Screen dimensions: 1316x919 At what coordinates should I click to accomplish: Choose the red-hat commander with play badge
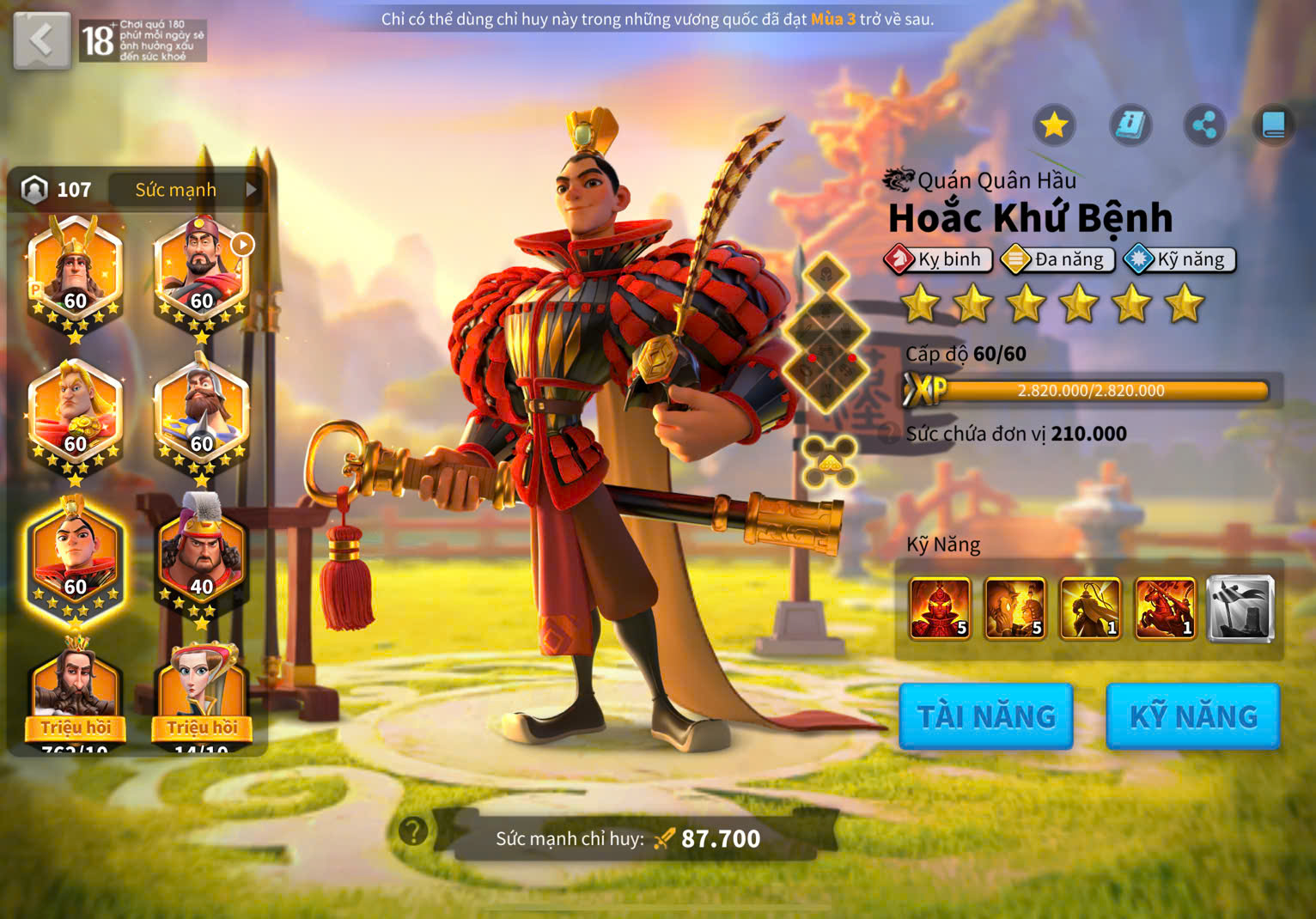[202, 275]
